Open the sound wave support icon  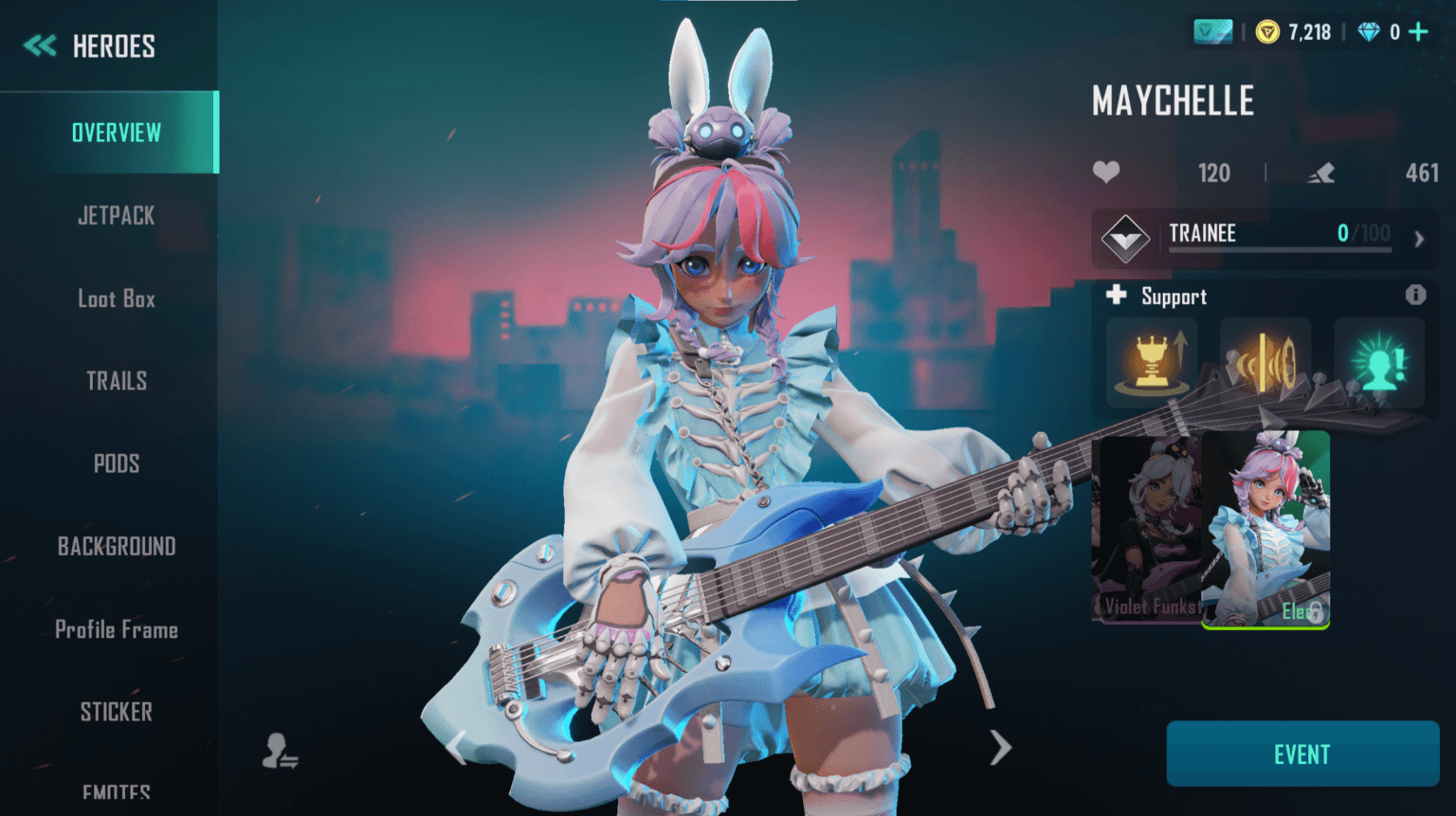[1265, 362]
